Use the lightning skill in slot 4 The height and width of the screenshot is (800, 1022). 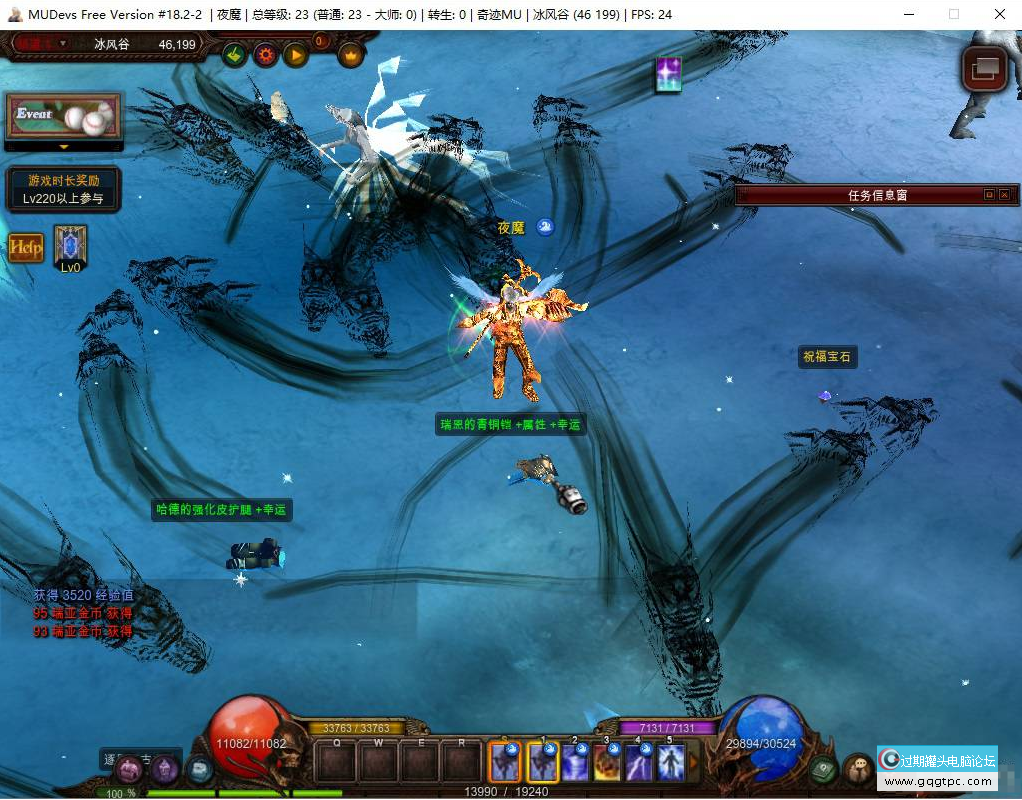[x=639, y=763]
